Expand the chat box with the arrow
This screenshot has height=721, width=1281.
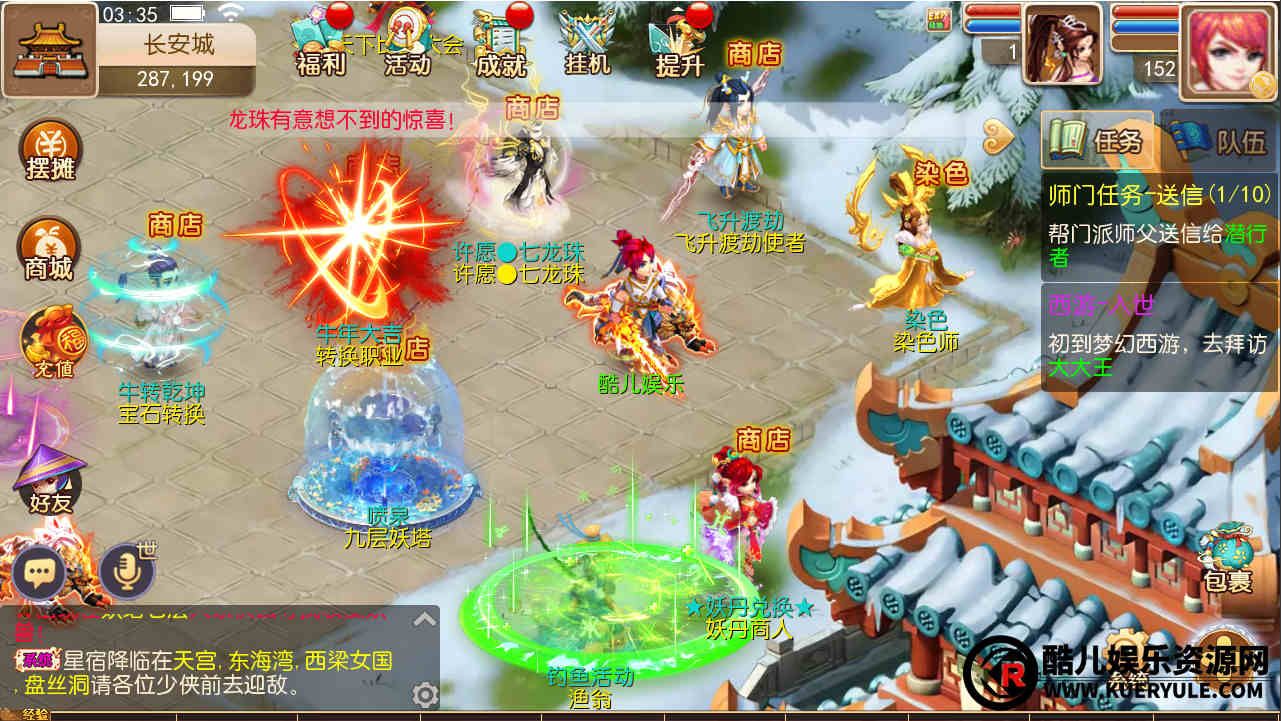425,619
